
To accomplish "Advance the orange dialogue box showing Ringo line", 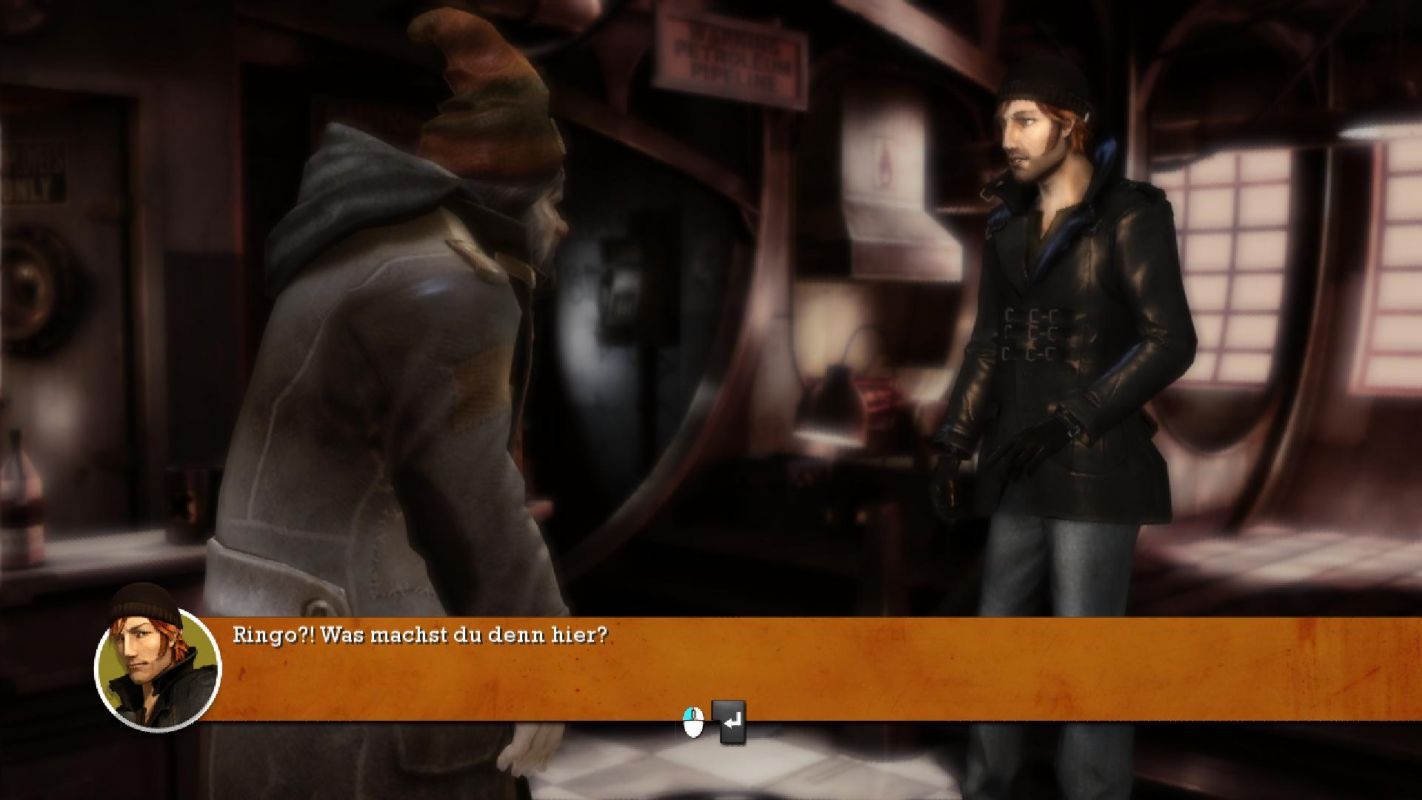I will [x=729, y=721].
